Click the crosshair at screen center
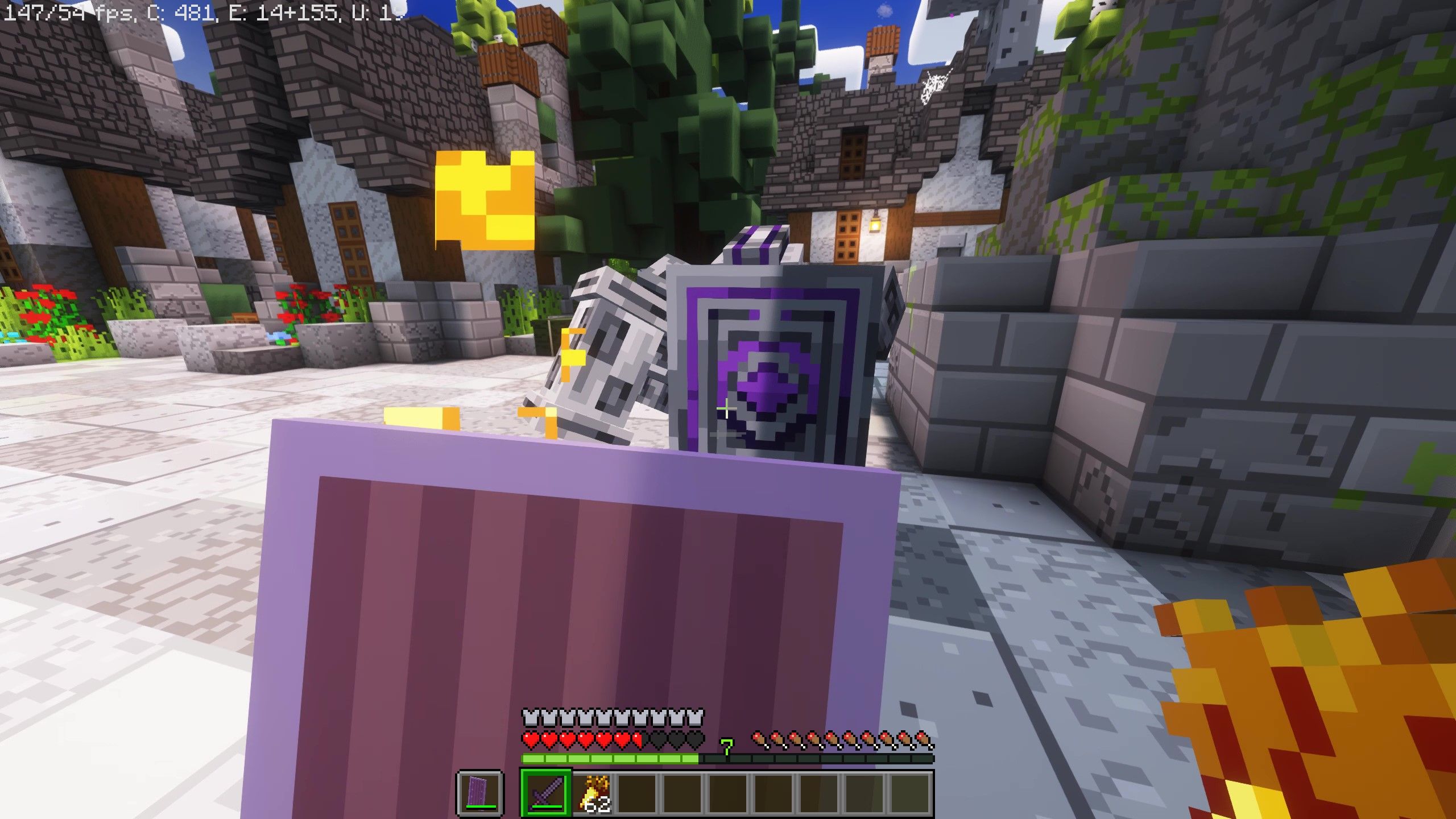 tap(728, 409)
